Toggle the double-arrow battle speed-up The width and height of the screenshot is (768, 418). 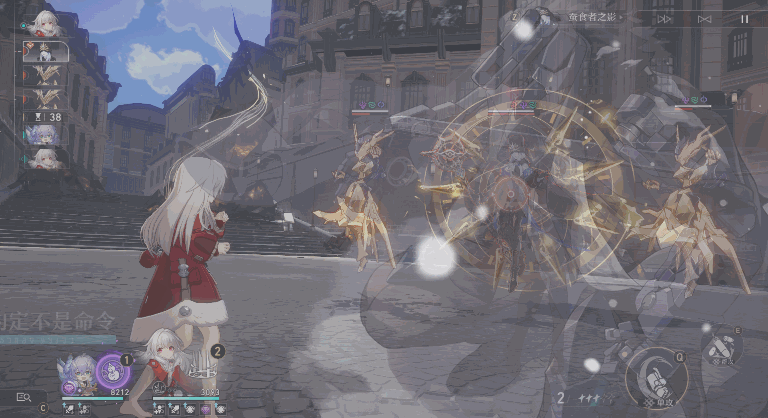point(665,18)
